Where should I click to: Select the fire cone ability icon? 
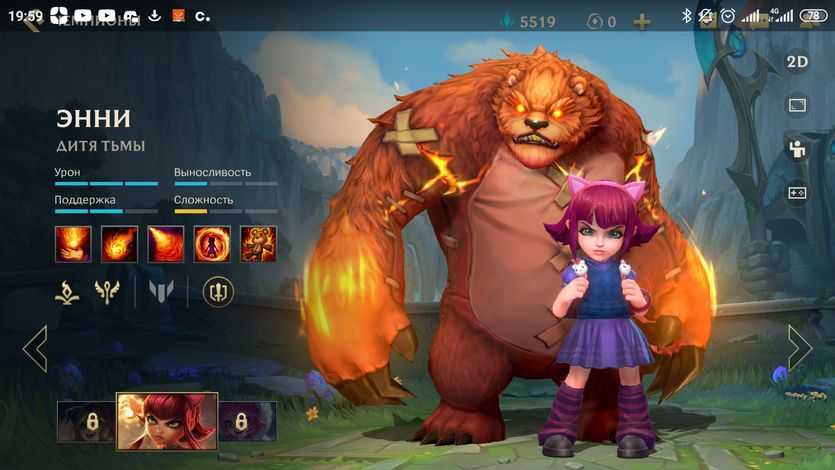point(166,244)
